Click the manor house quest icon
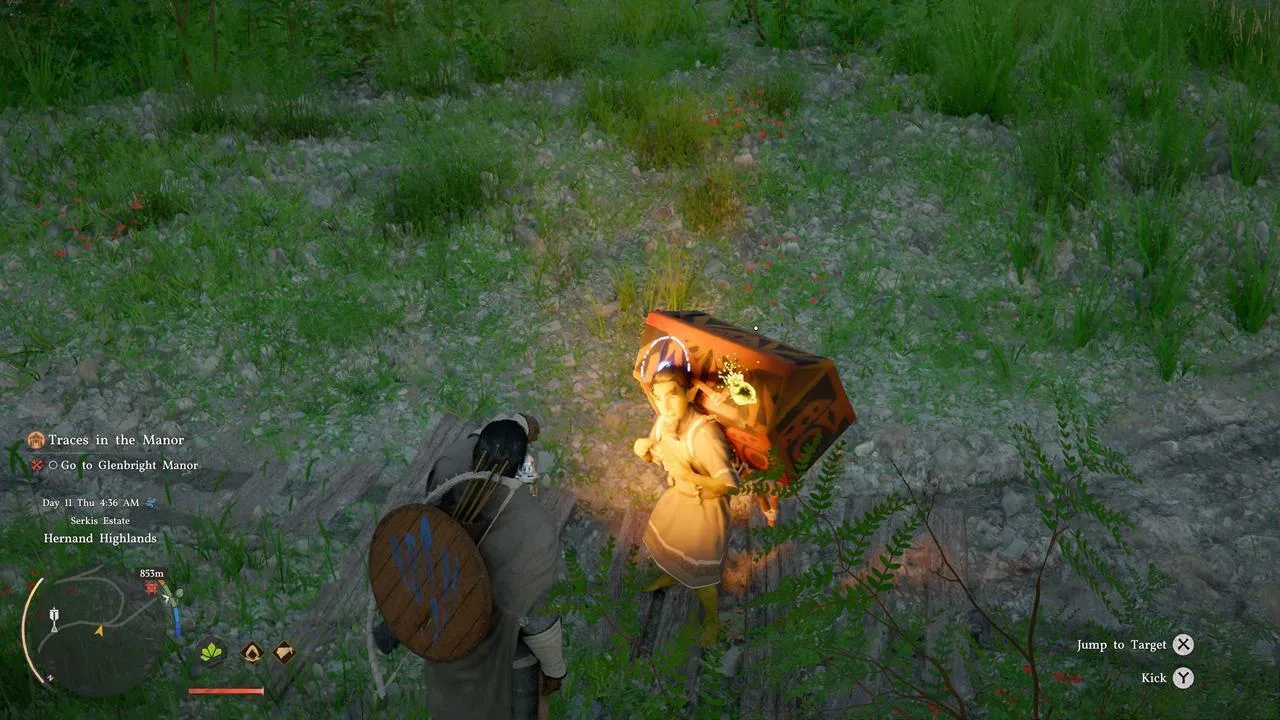Screen dimensions: 1280x720 click(37, 439)
